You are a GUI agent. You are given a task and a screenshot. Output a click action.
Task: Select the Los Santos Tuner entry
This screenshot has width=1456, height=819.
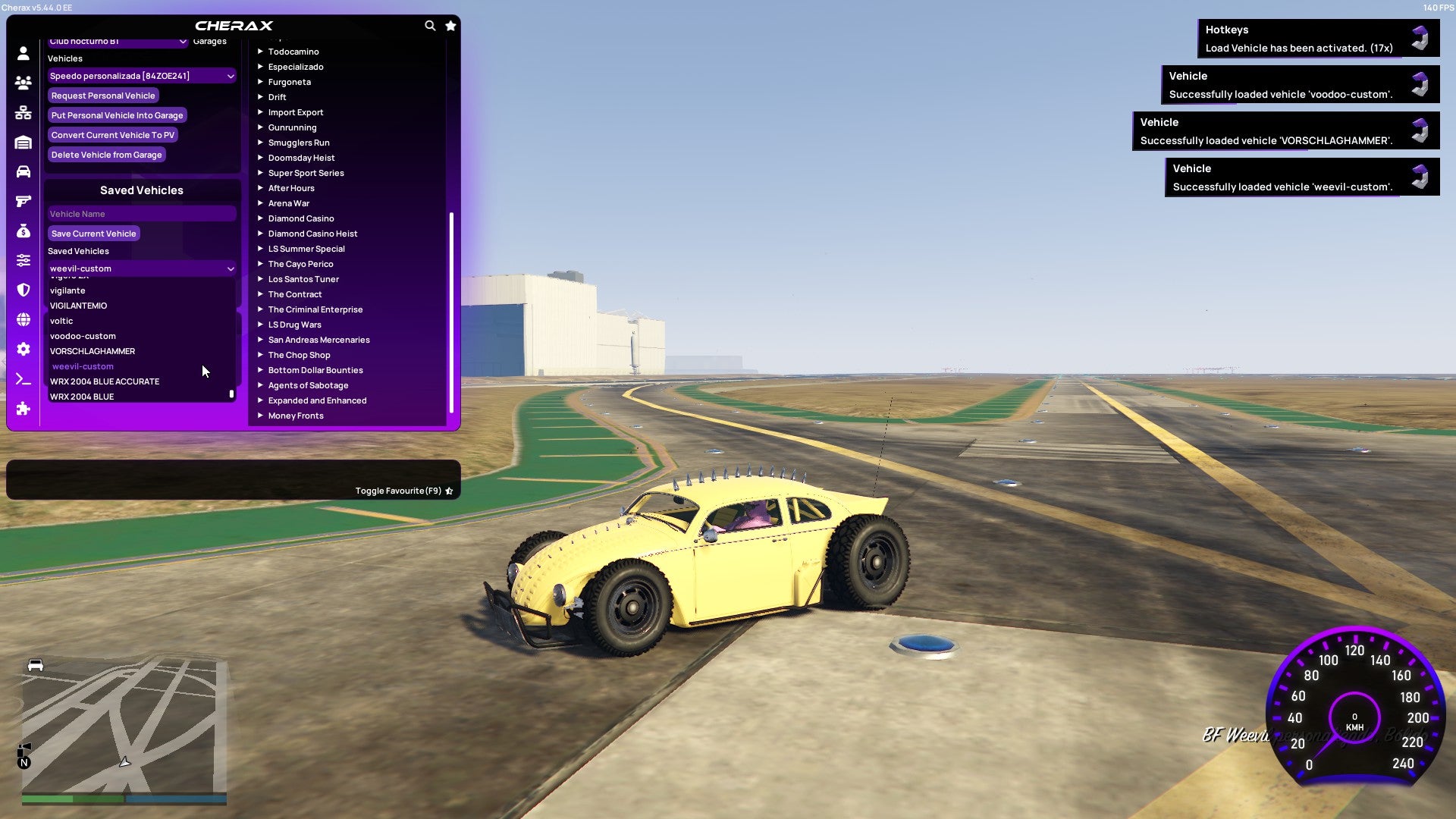point(303,279)
